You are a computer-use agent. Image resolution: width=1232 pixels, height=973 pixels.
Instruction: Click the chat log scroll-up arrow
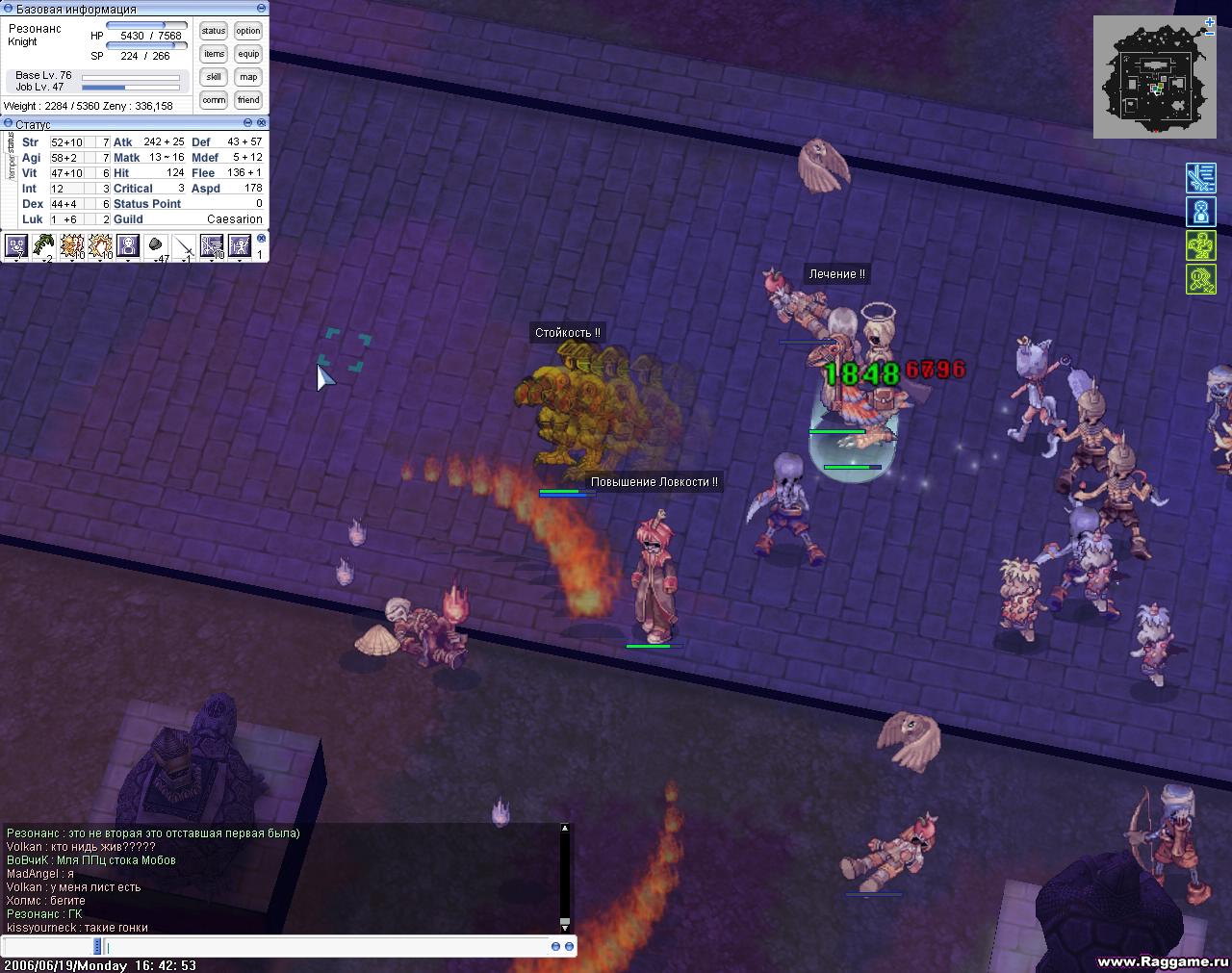(x=565, y=828)
